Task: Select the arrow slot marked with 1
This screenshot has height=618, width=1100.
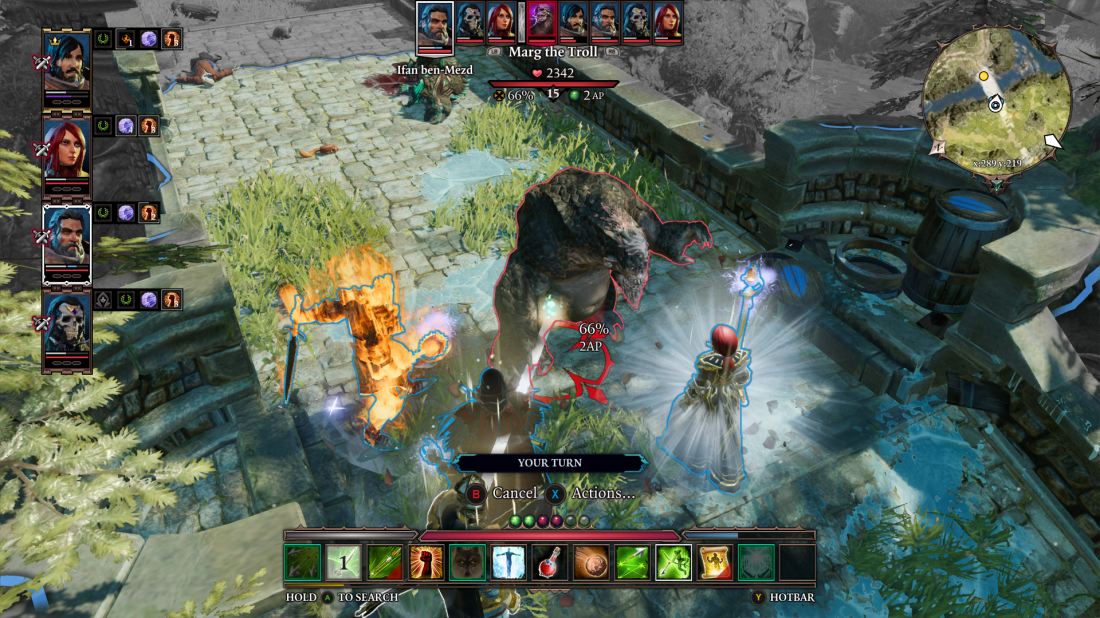Action: pos(344,563)
